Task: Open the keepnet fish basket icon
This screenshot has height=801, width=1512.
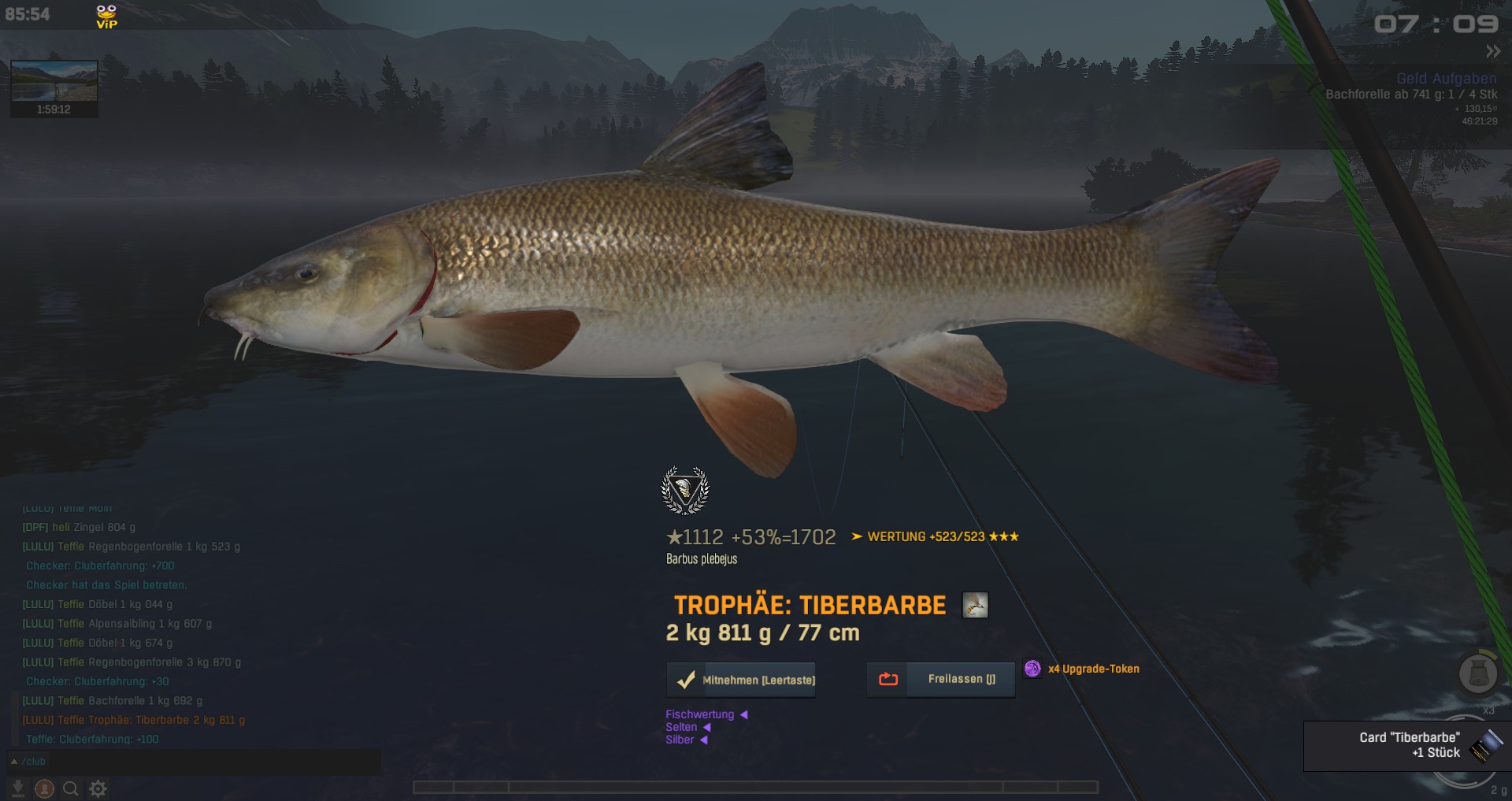Action: pyautogui.click(x=1477, y=673)
